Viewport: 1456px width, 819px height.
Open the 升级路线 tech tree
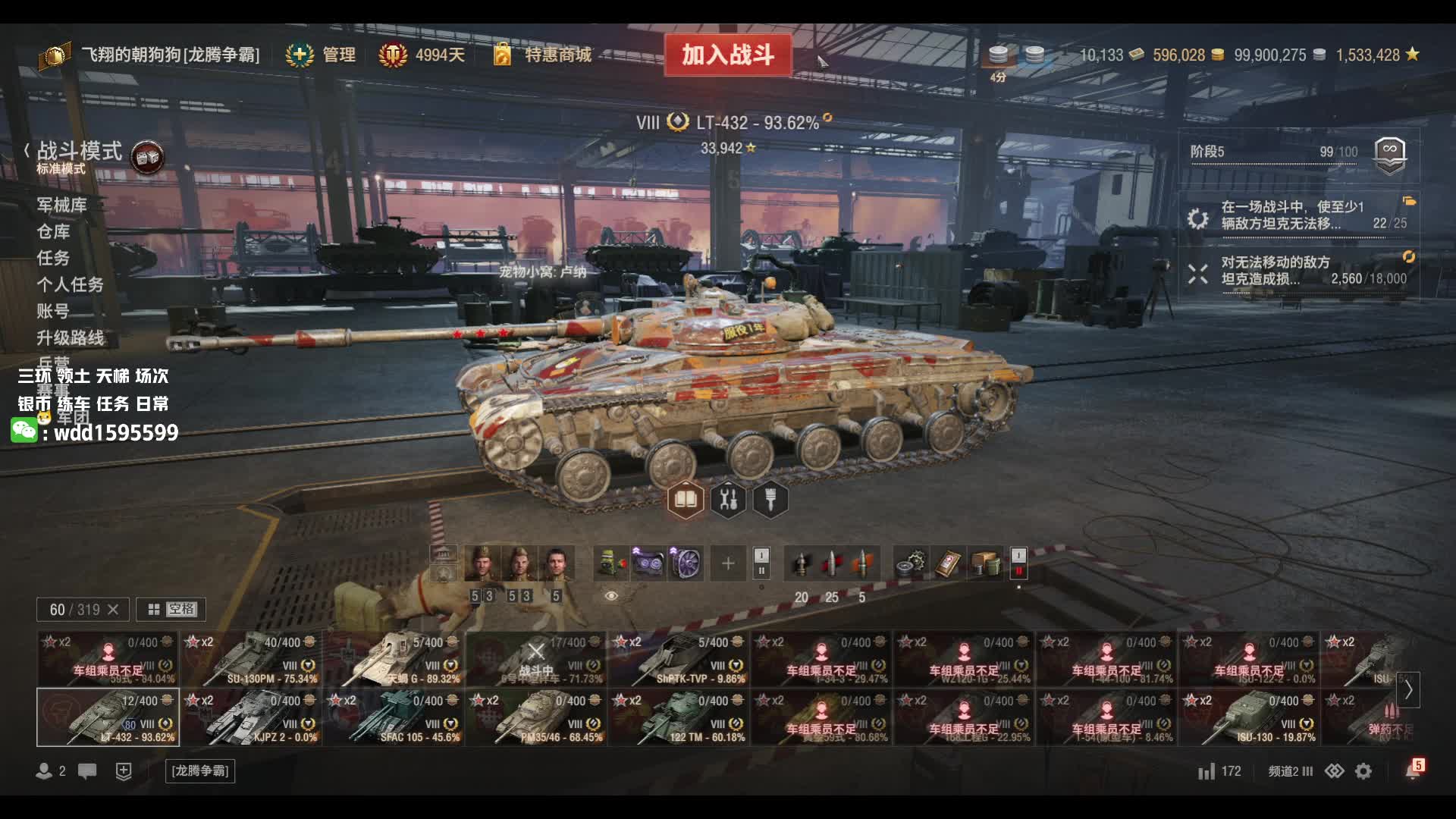[x=70, y=337]
